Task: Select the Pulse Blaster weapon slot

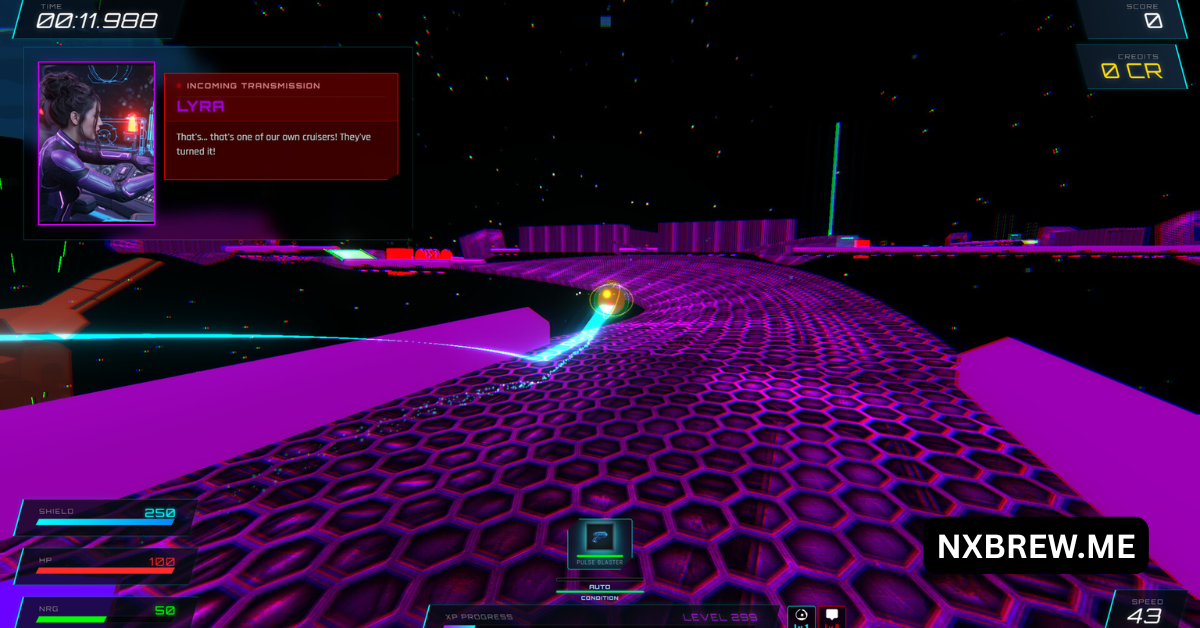Action: tap(600, 542)
